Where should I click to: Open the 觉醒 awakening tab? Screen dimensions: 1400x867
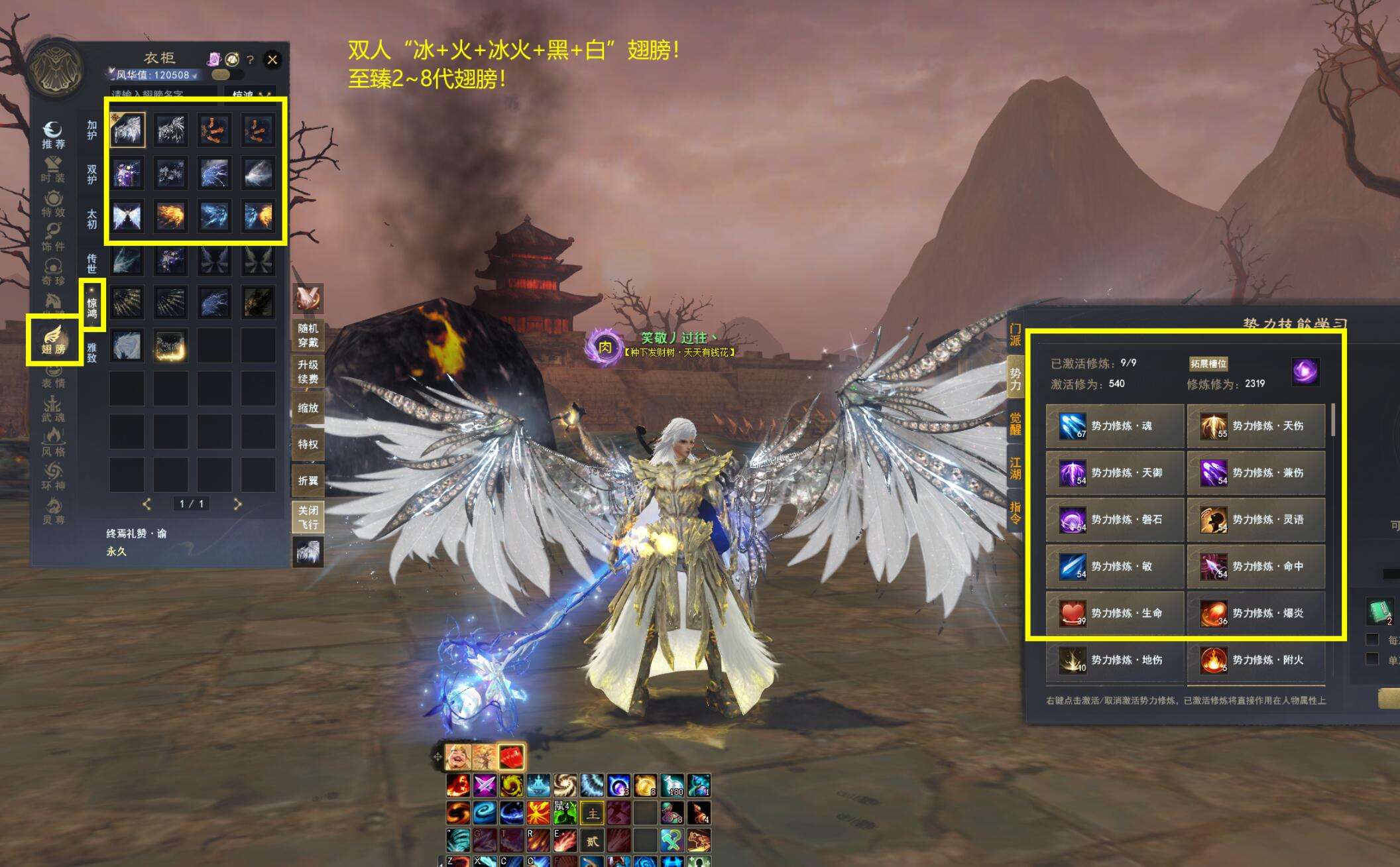pos(1015,424)
